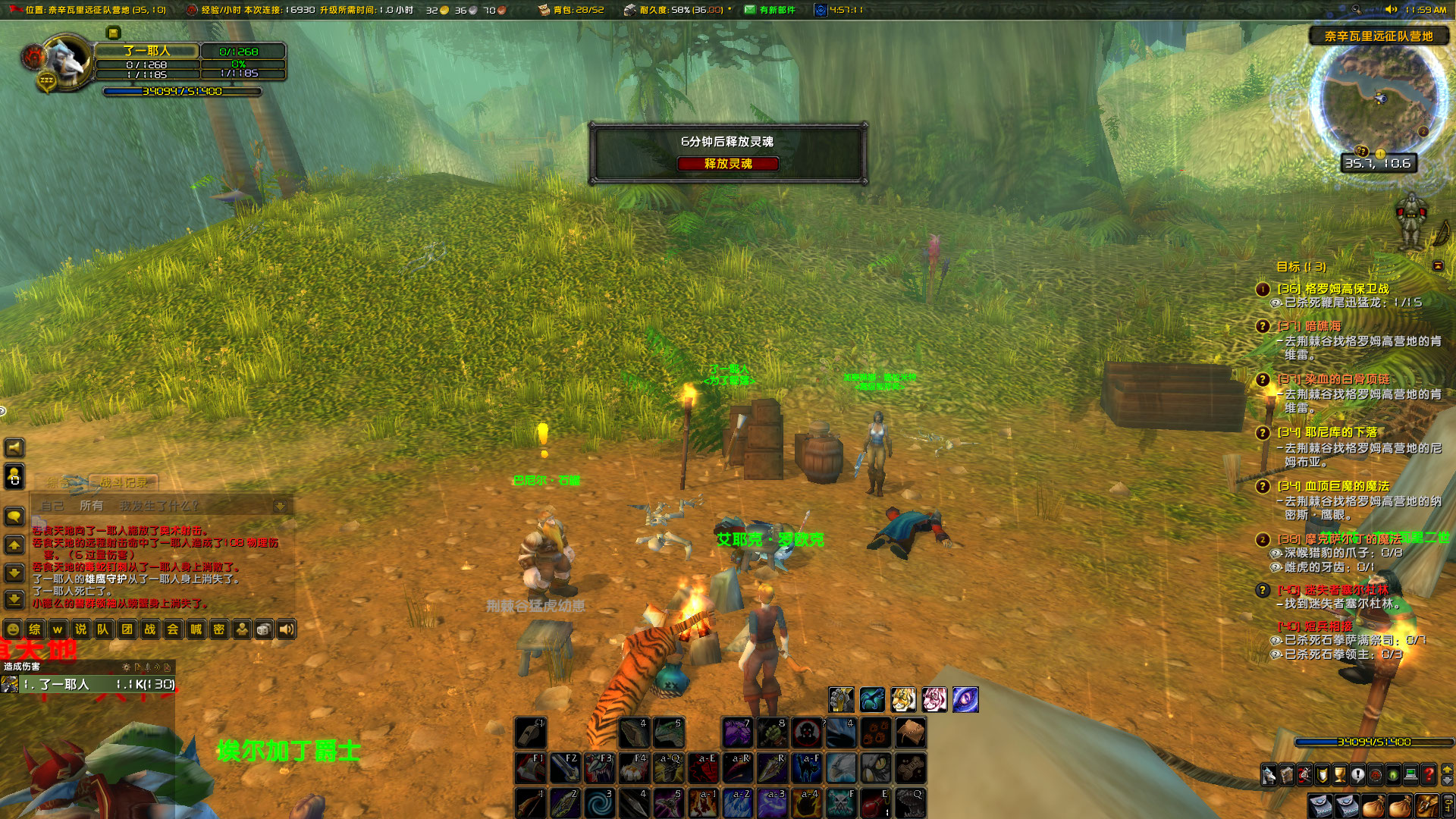Open the spellbook from the micro menu
This screenshot has height=819, width=1456.
point(1286,774)
